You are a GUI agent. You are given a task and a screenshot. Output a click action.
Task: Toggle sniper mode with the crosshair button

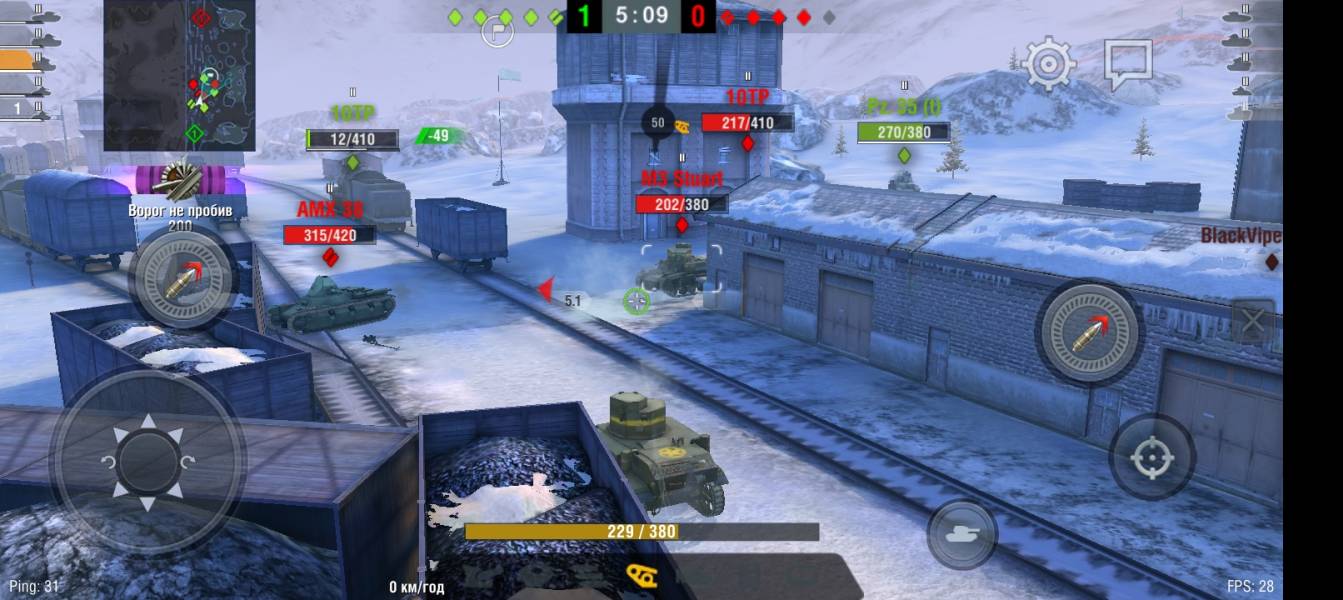tap(1152, 458)
